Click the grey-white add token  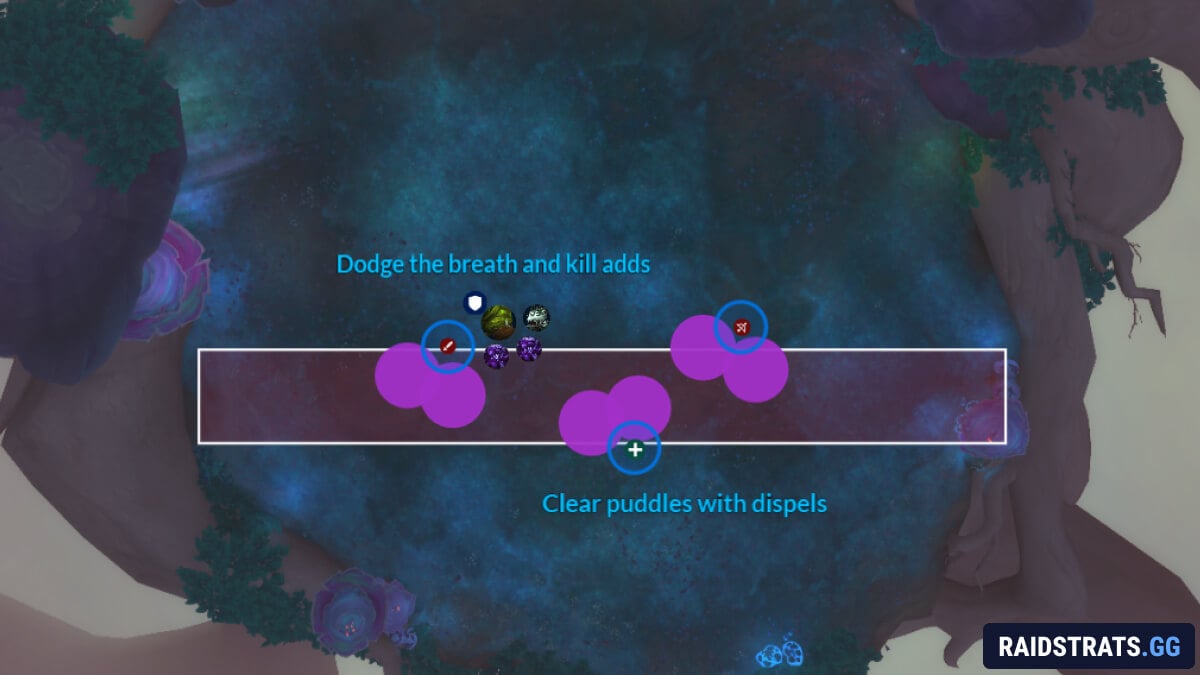click(x=537, y=318)
